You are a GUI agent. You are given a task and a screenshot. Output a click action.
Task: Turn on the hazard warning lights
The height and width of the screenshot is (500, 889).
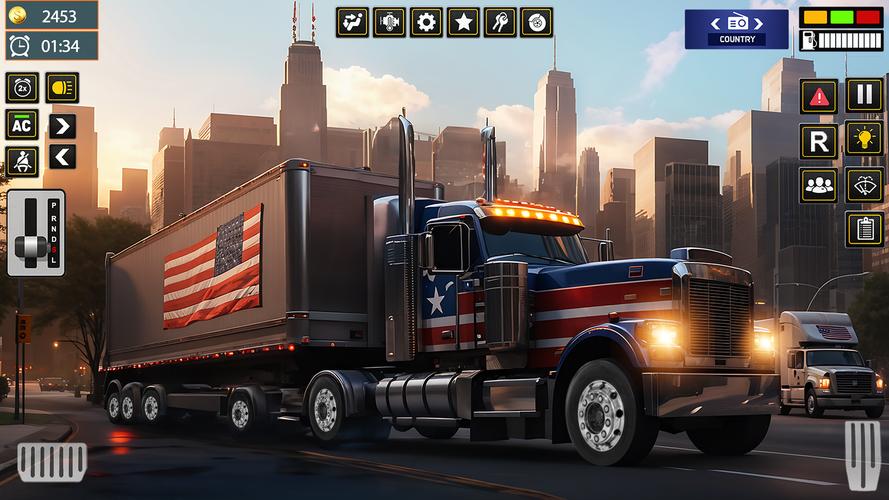point(819,95)
